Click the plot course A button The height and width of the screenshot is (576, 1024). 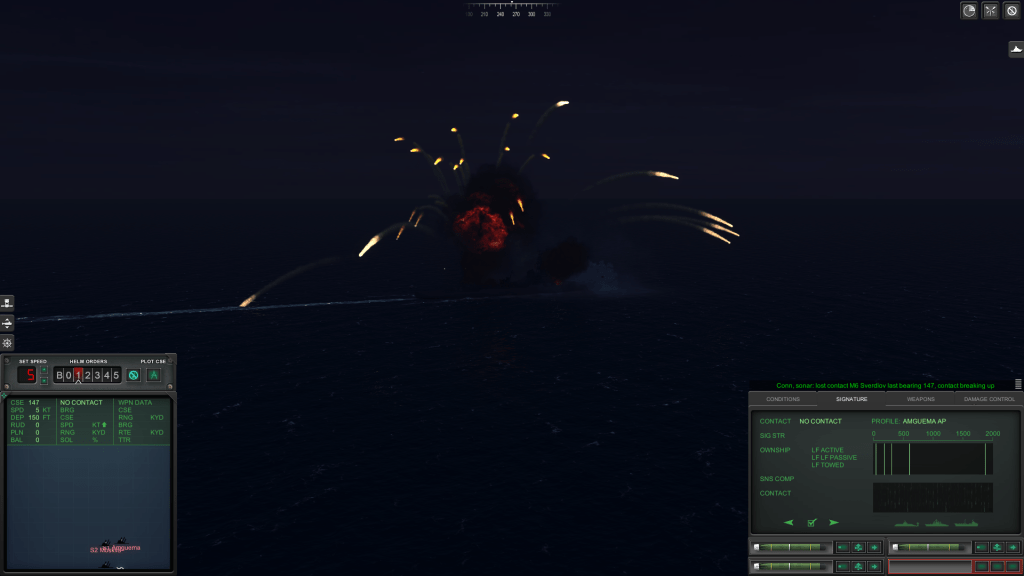tap(154, 375)
